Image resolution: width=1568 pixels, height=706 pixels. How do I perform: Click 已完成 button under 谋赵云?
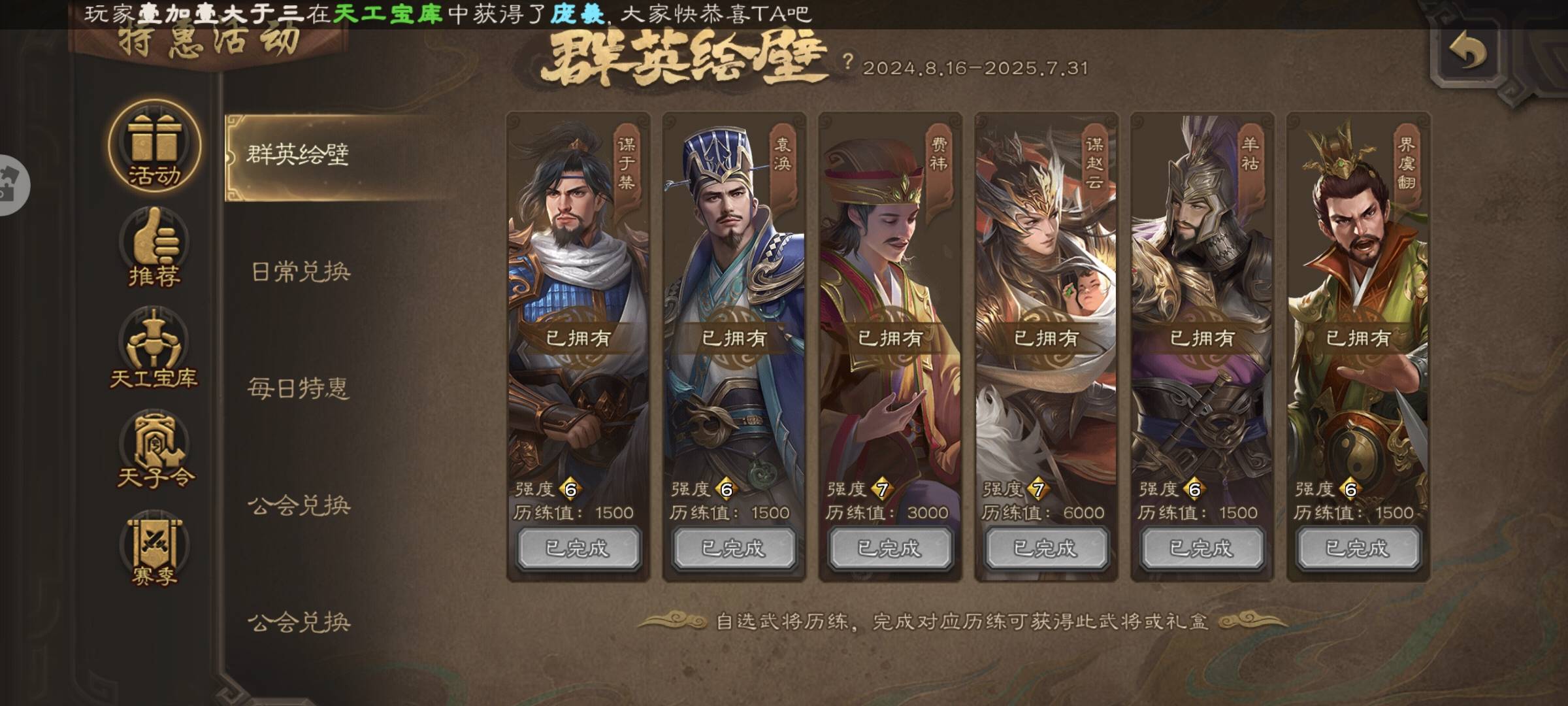click(x=1046, y=548)
